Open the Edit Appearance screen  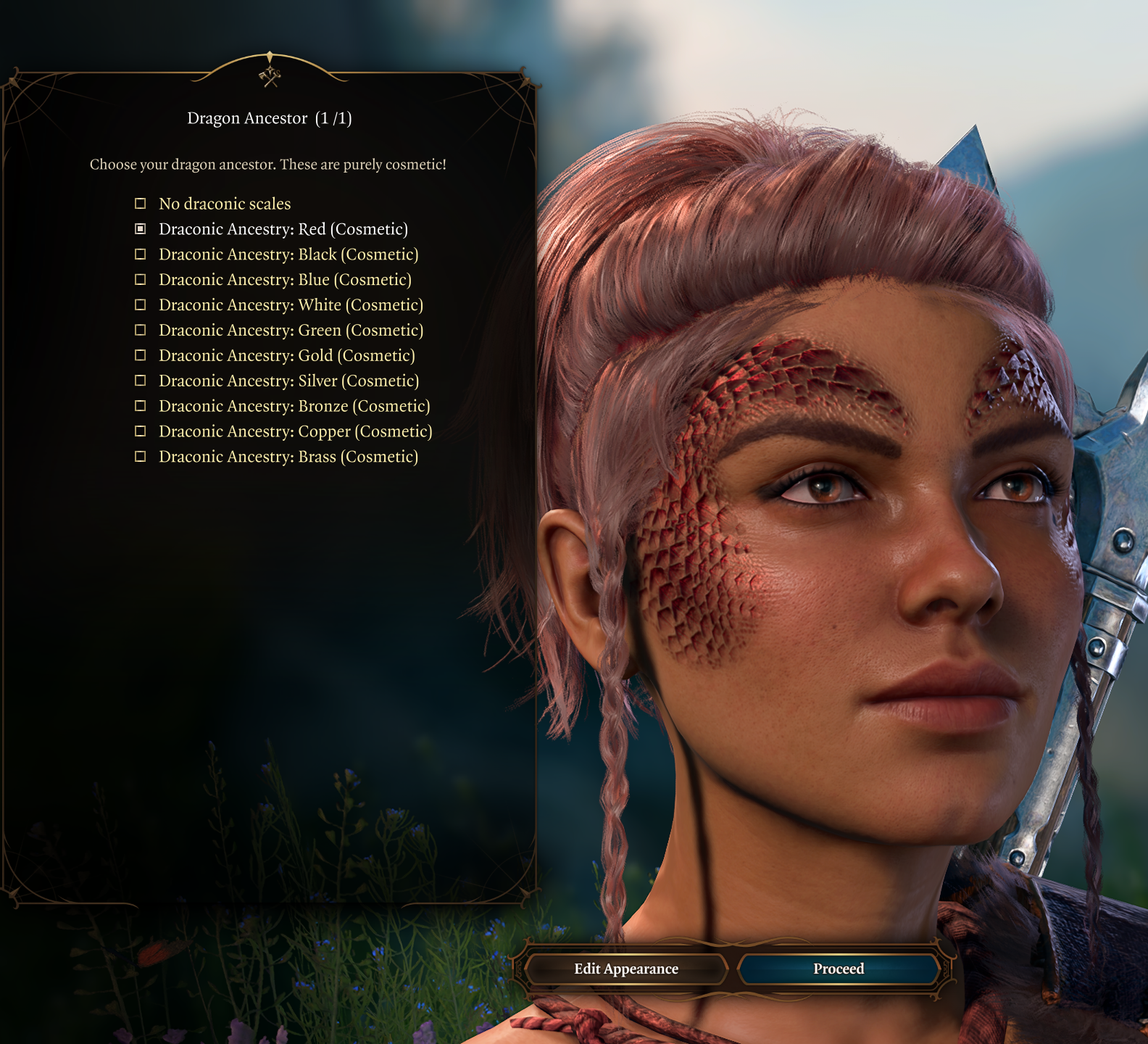coord(626,969)
